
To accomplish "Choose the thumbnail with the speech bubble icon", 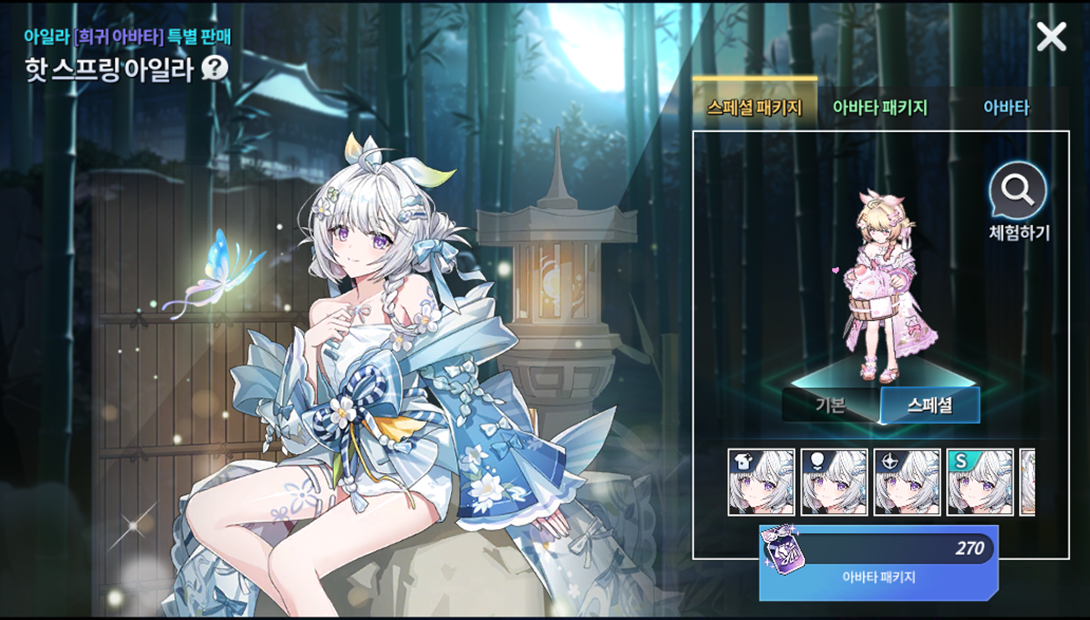I will 834,482.
